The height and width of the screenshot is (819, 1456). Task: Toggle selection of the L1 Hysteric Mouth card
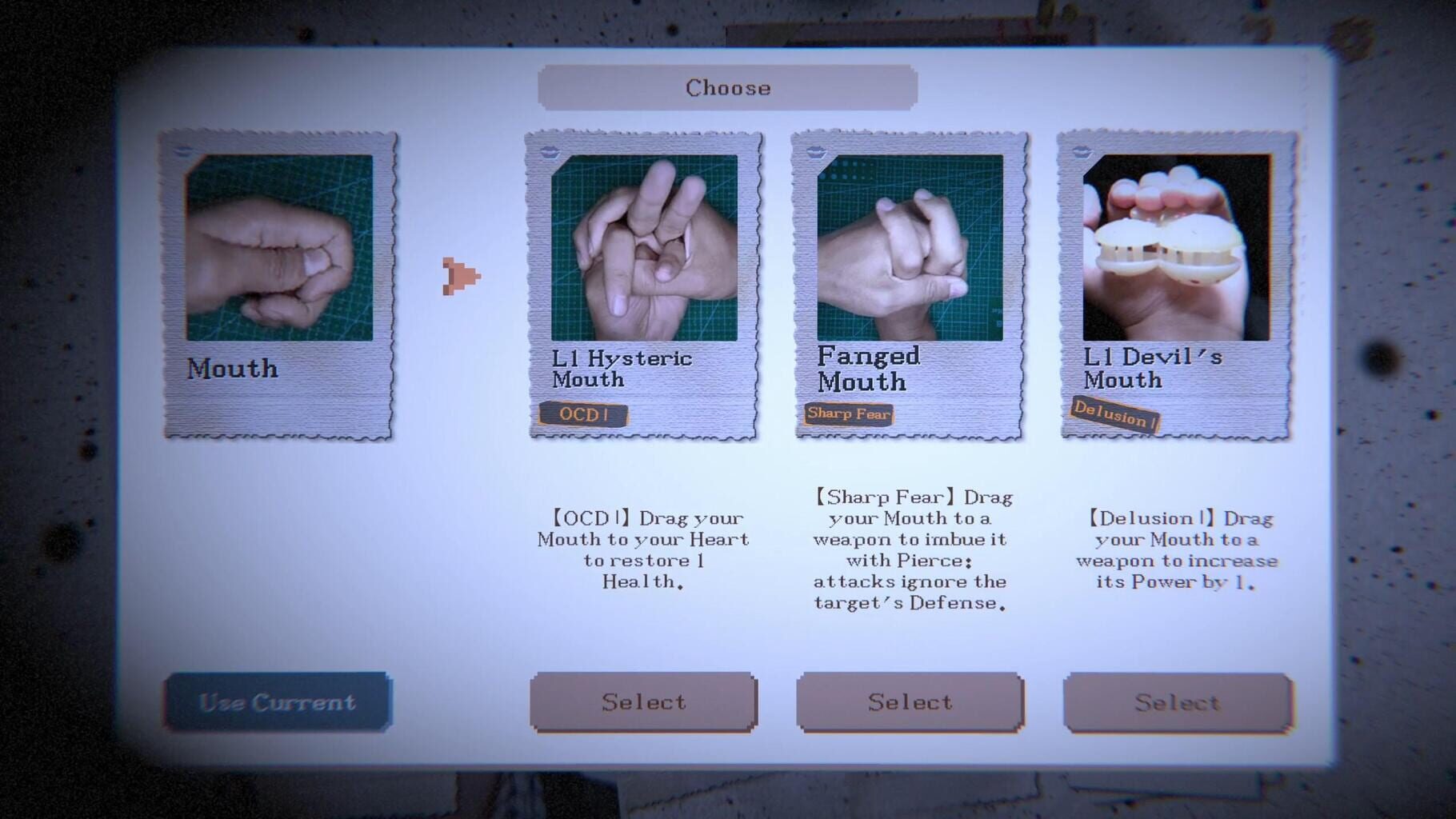point(643,701)
